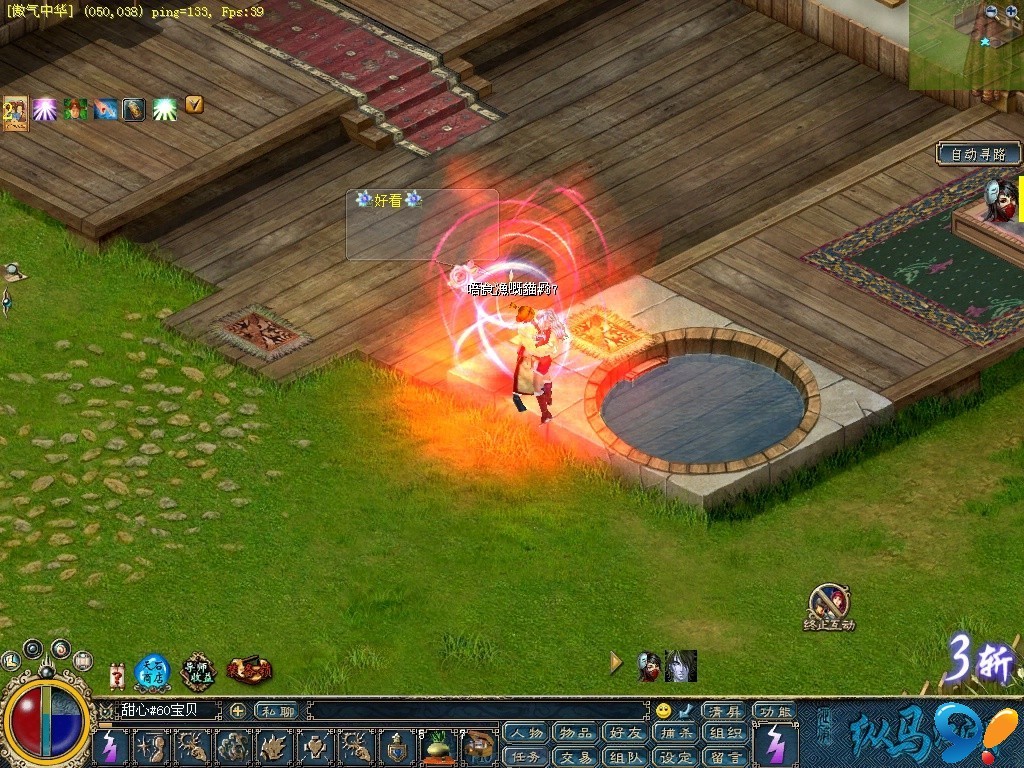Click the 组织 guild button
Screen dimensions: 1024x768
[x=726, y=733]
